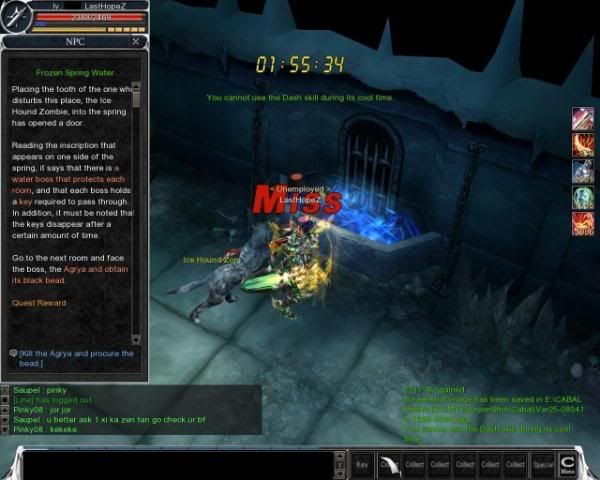This screenshot has height=480, width=600.
Task: Close the NPC dialogue window
Action: (x=136, y=43)
